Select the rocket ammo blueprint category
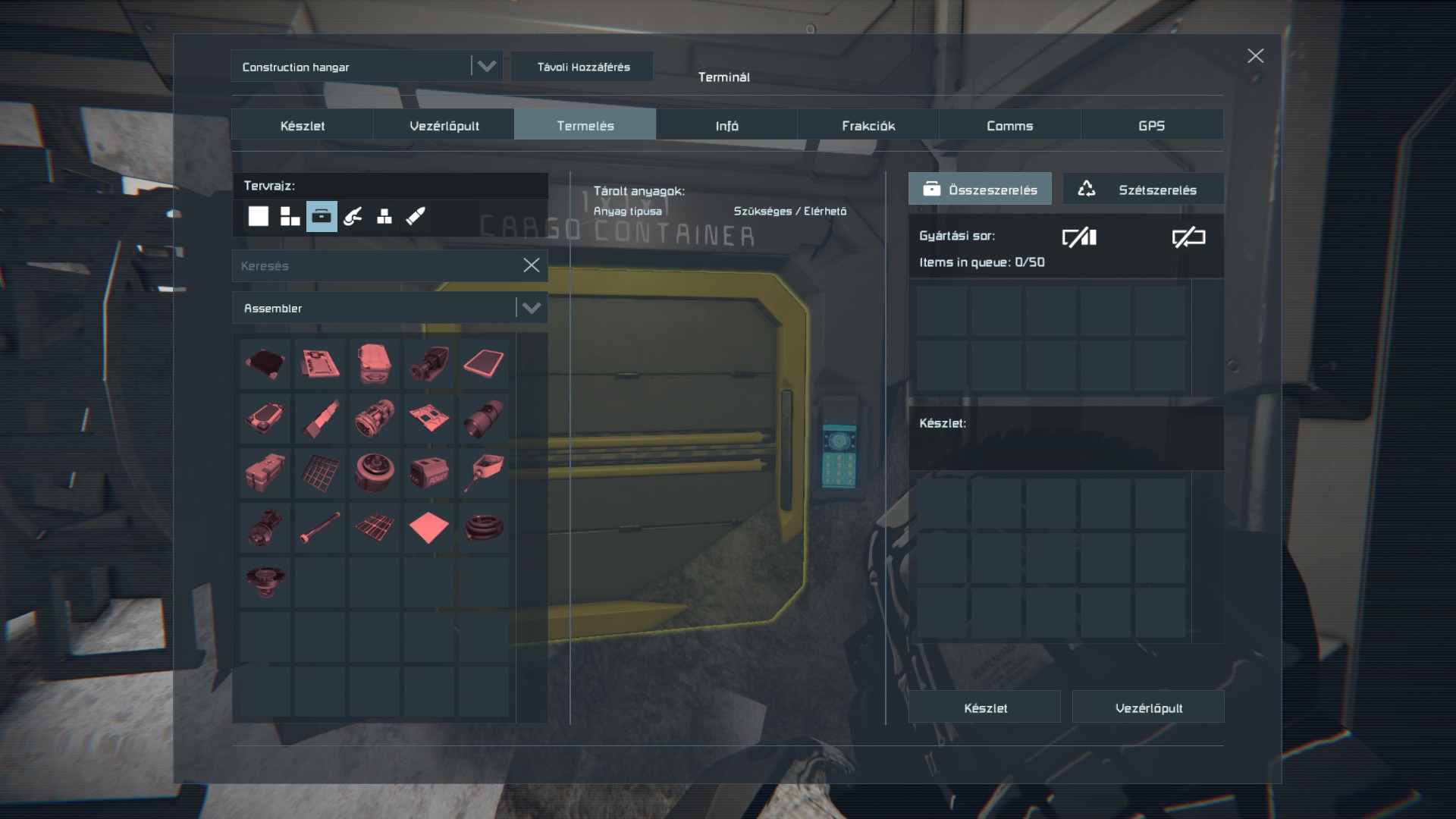This screenshot has width=1456, height=819. point(416,216)
